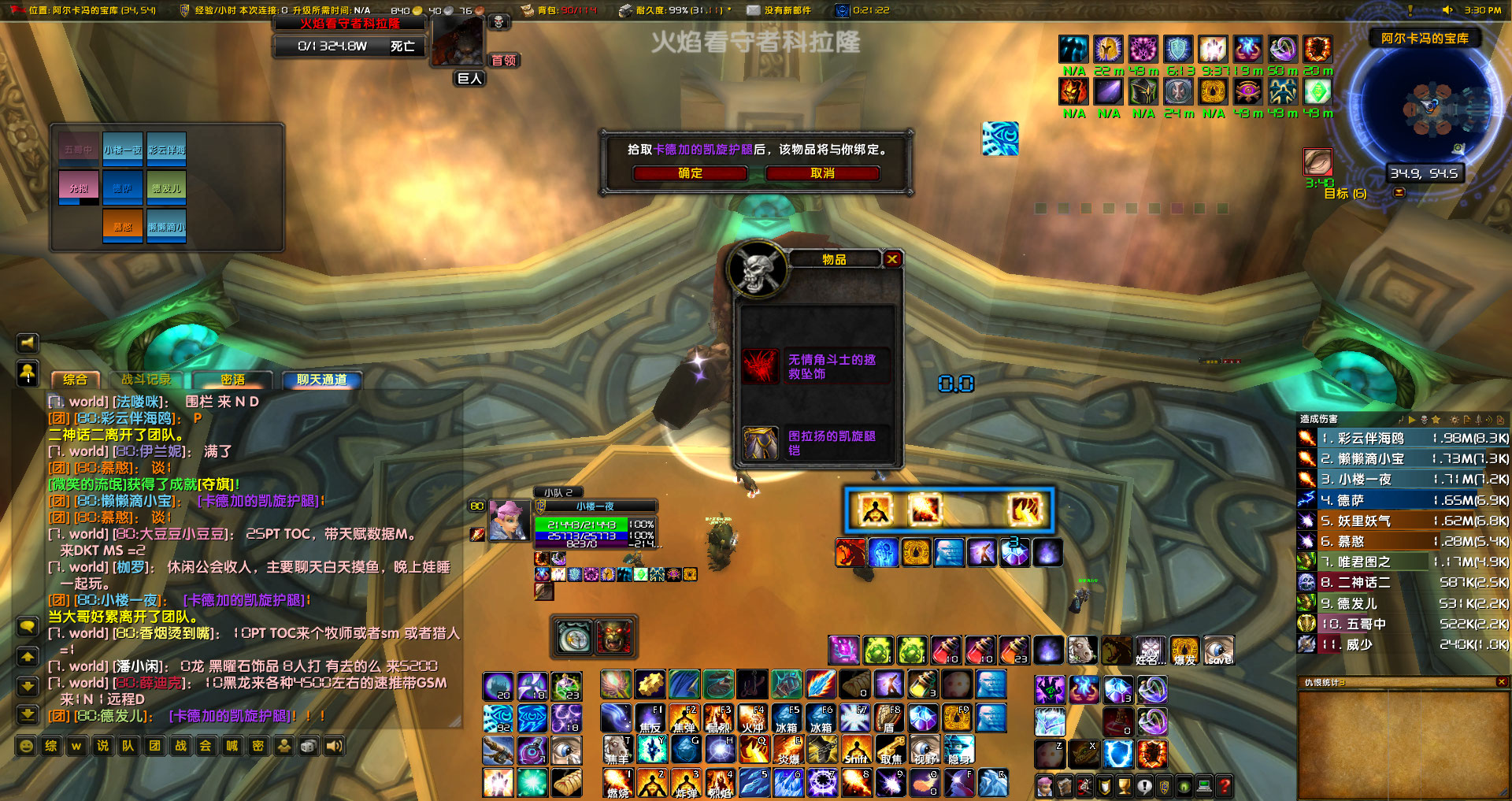Cast the 冰箱 ice block ability
This screenshot has height=801, width=1512.
coord(786,718)
